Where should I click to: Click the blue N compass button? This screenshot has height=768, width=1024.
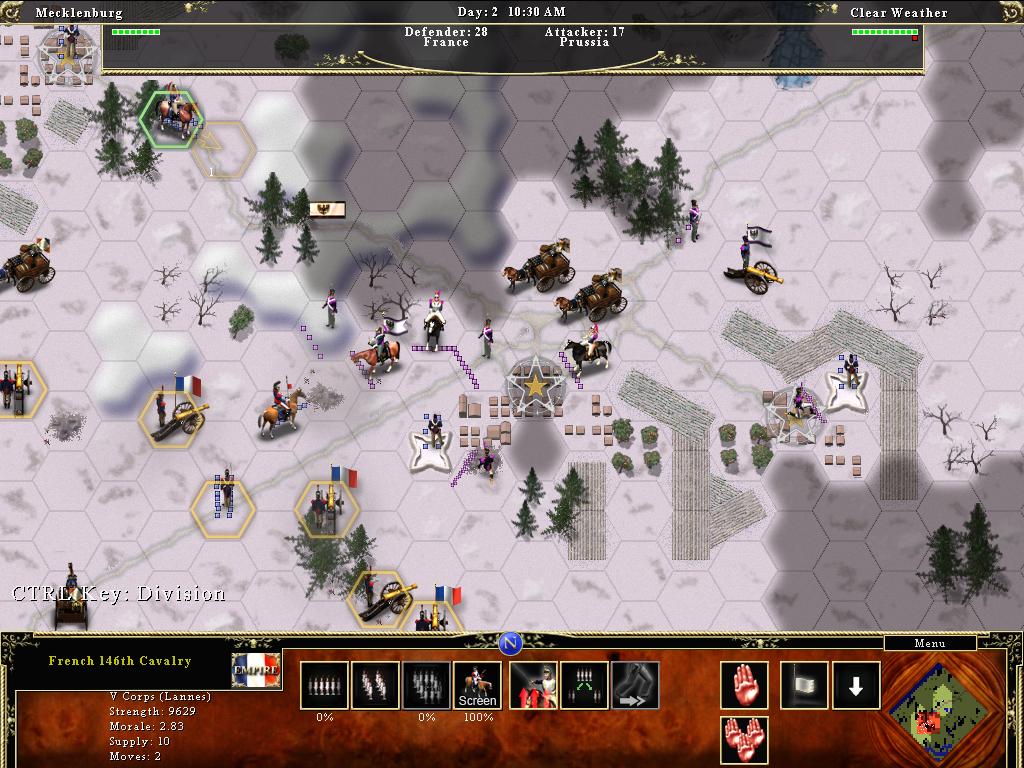pyautogui.click(x=511, y=643)
